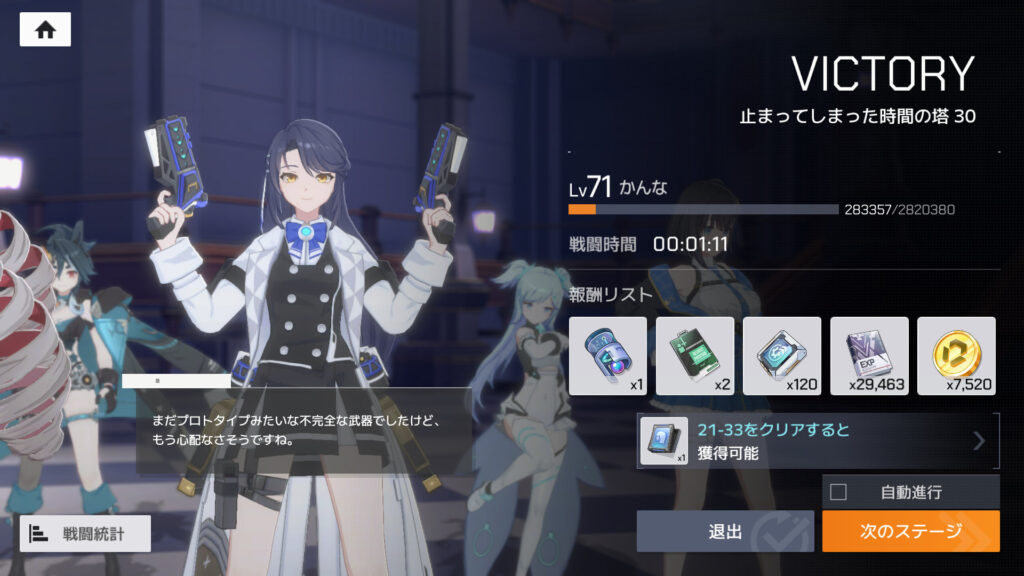Image resolution: width=1024 pixels, height=576 pixels.
Task: Proceed with 次のステージ next stage button
Action: [910, 531]
